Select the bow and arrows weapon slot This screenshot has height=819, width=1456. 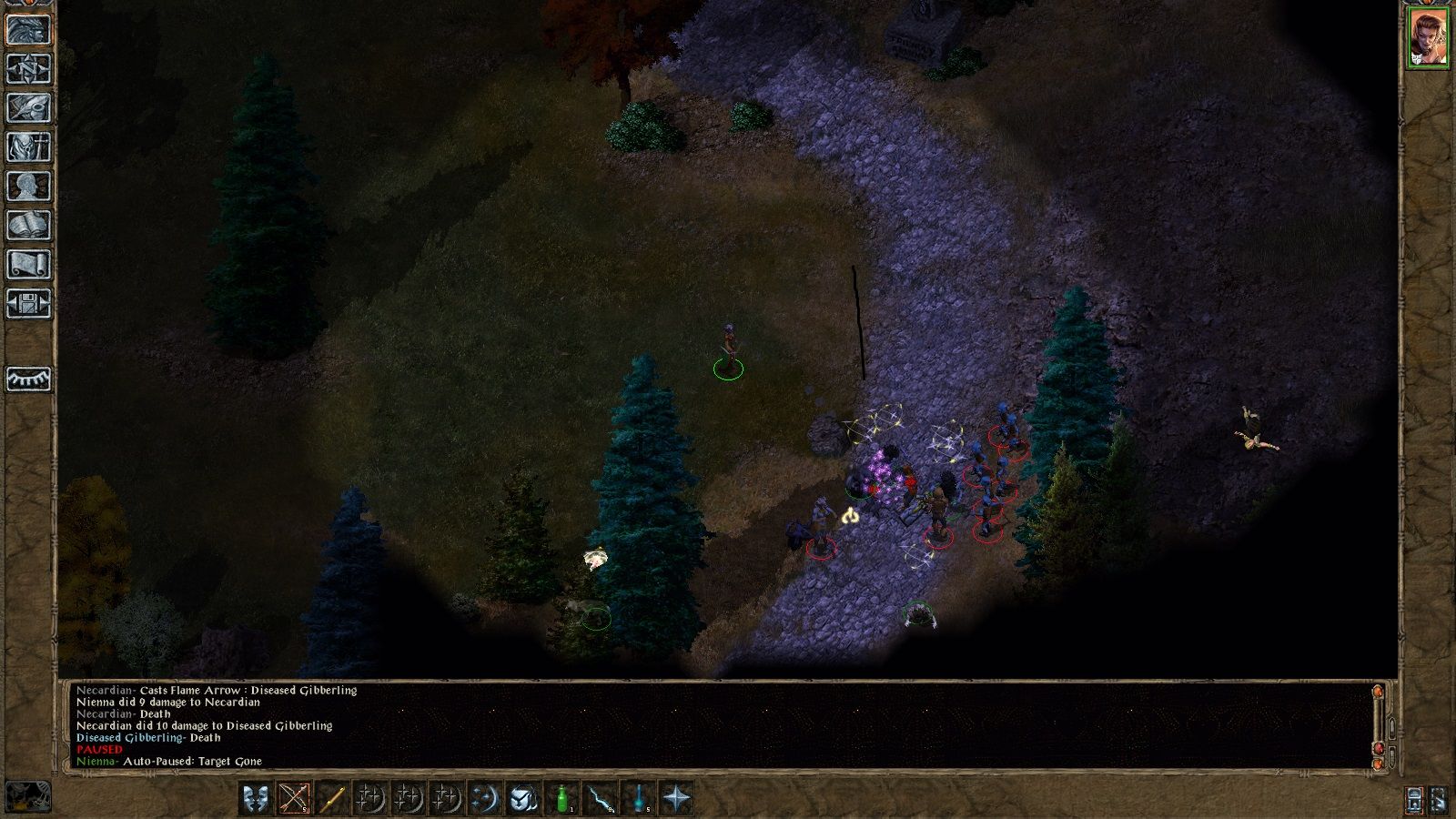[294, 798]
